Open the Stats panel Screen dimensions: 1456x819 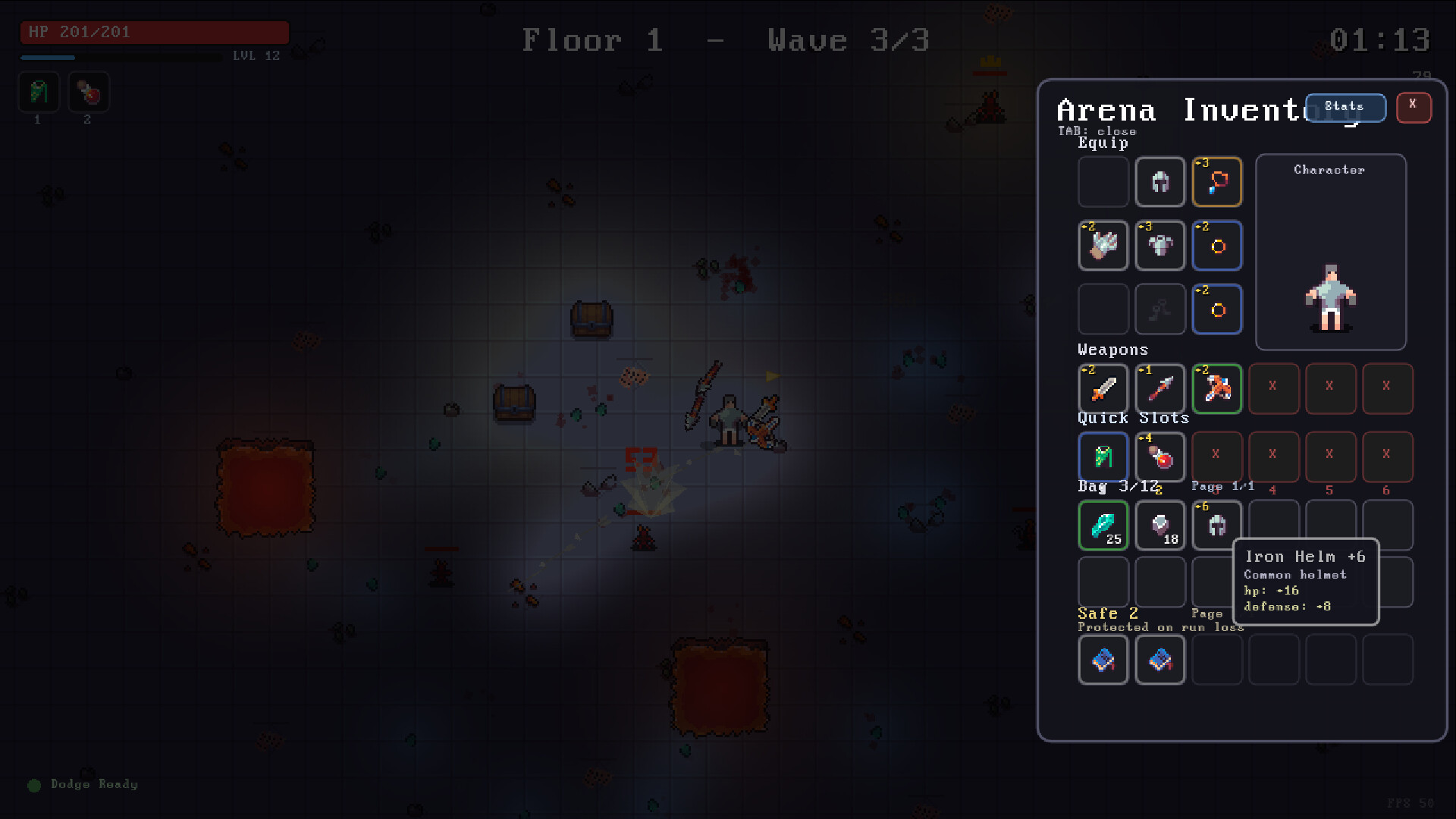point(1345,107)
